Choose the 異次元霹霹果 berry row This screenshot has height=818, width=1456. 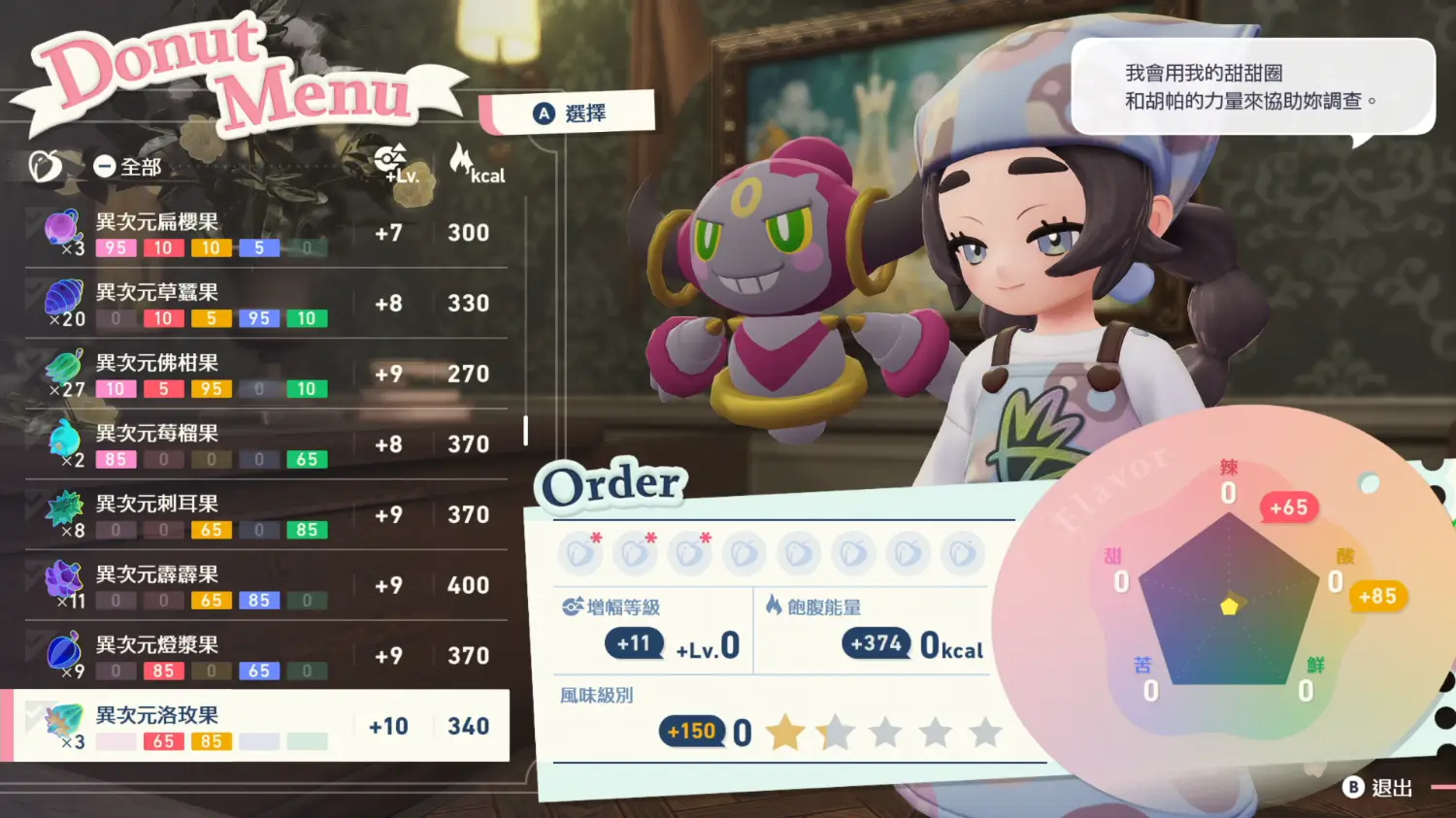click(x=262, y=586)
